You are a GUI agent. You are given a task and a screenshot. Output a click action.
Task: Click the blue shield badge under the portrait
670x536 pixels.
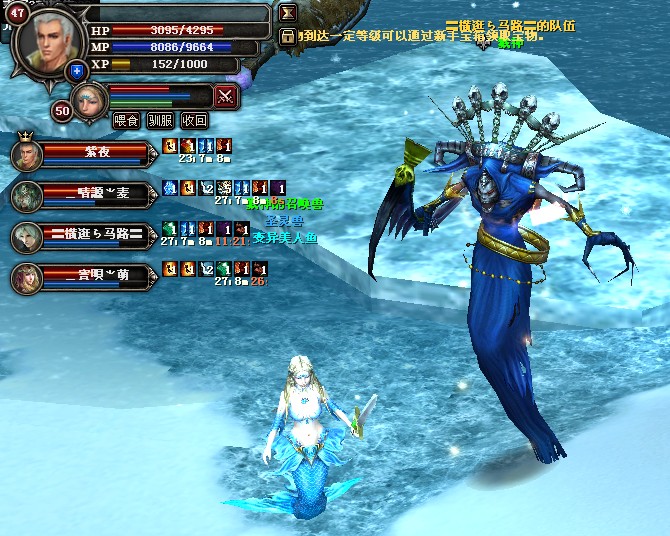pyautogui.click(x=77, y=71)
